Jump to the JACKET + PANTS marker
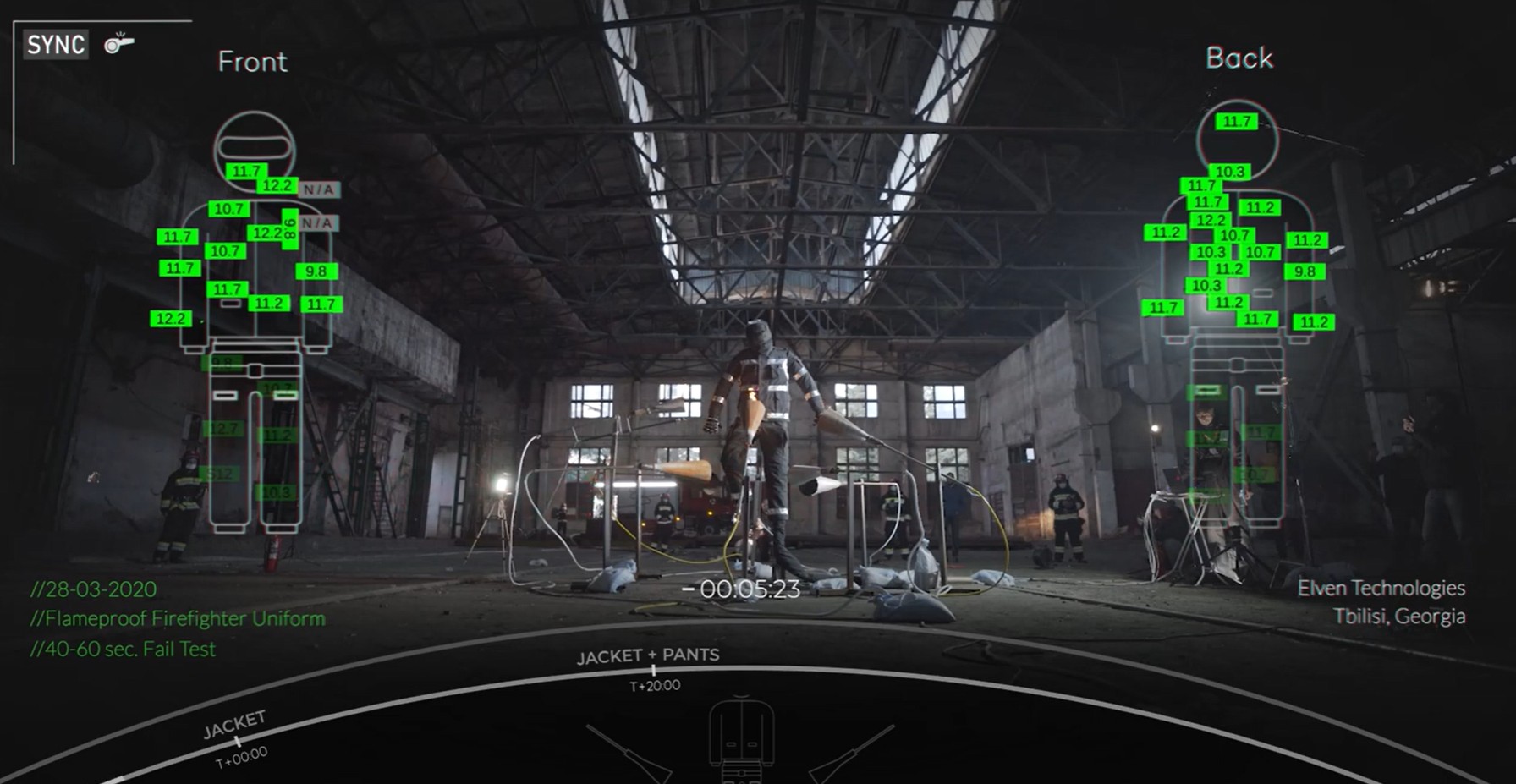 coord(652,670)
